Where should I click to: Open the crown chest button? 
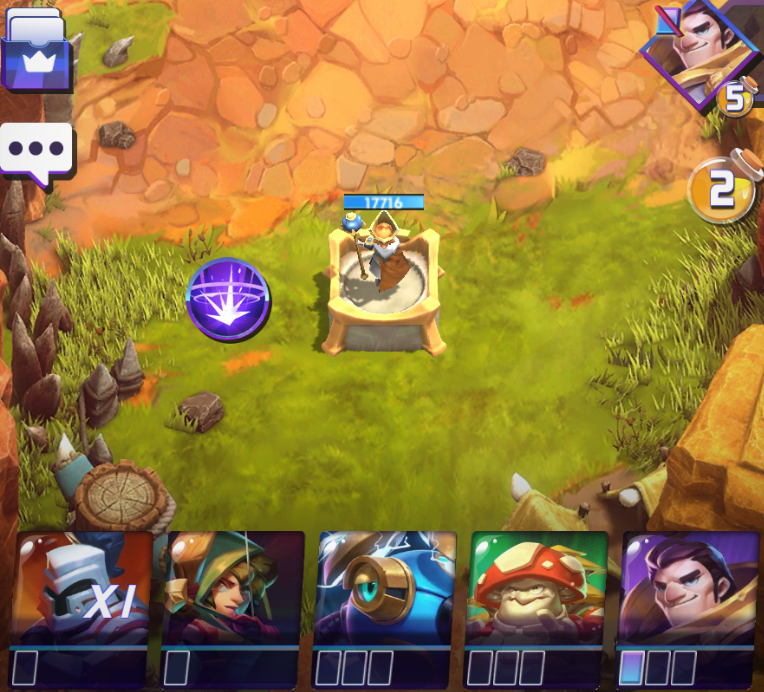click(37, 55)
